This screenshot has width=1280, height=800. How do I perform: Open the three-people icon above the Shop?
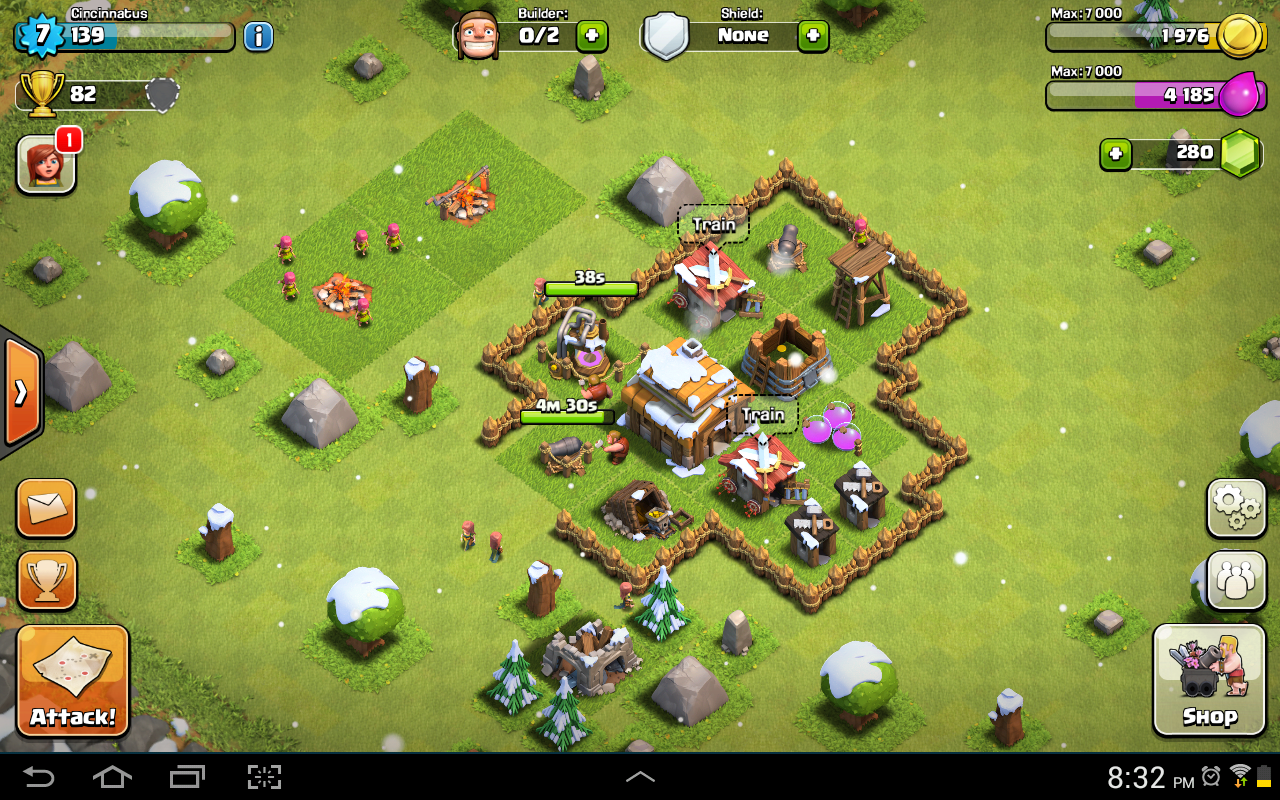(x=1236, y=580)
